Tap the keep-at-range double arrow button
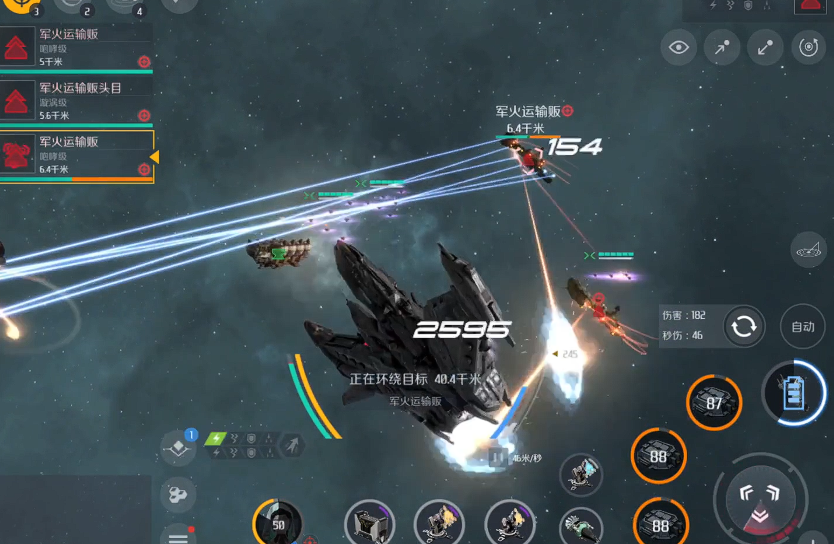The width and height of the screenshot is (834, 544). tap(765, 47)
